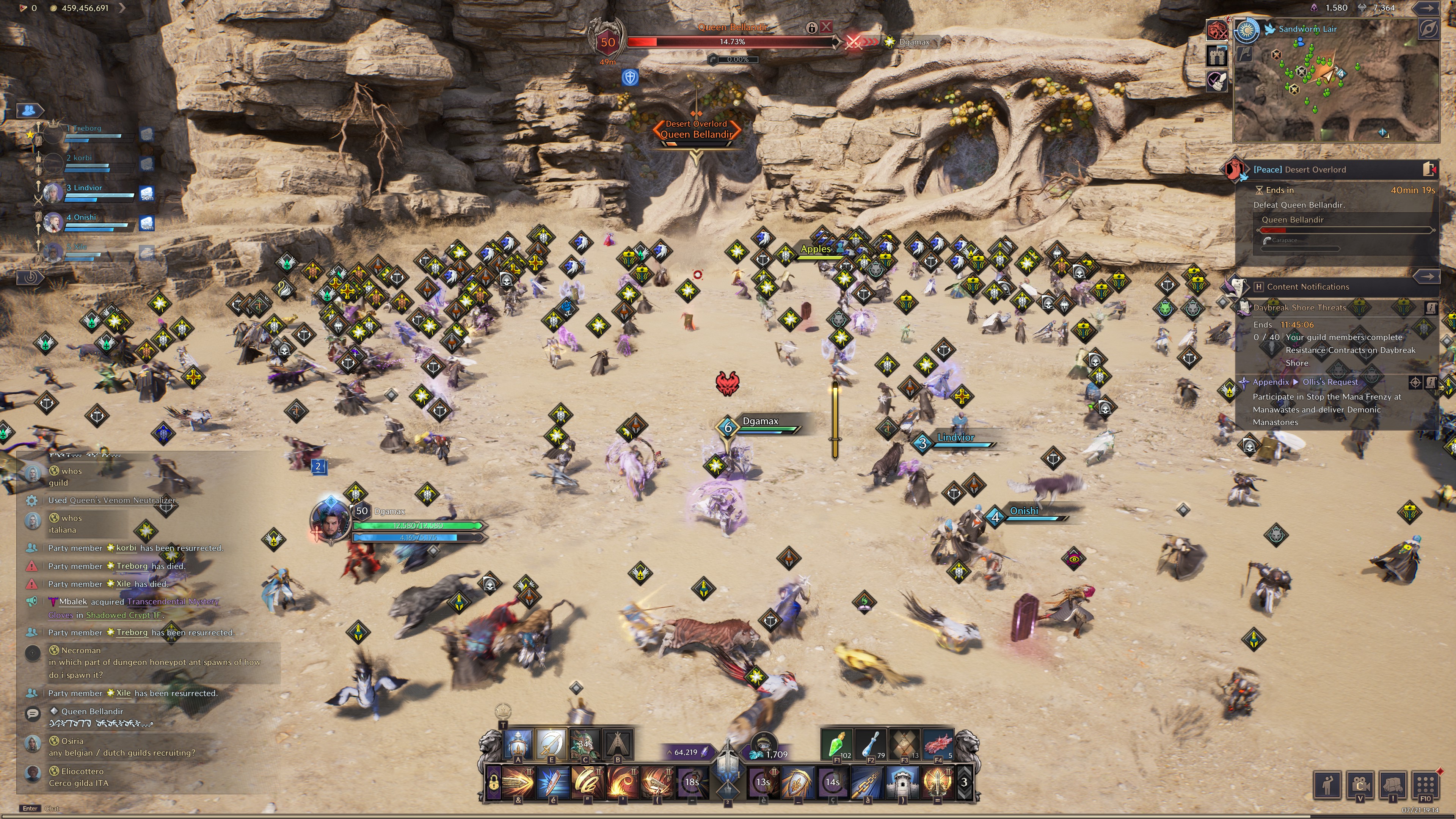
Task: Open the emote gesture menu
Action: click(1327, 784)
